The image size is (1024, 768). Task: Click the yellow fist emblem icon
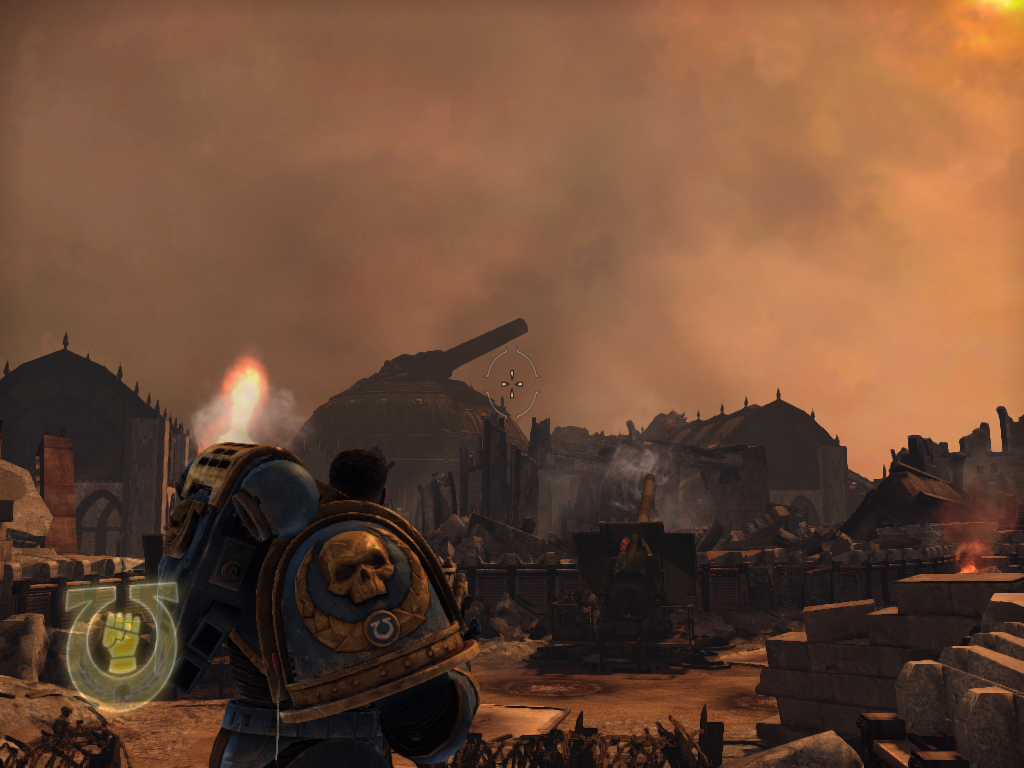121,641
